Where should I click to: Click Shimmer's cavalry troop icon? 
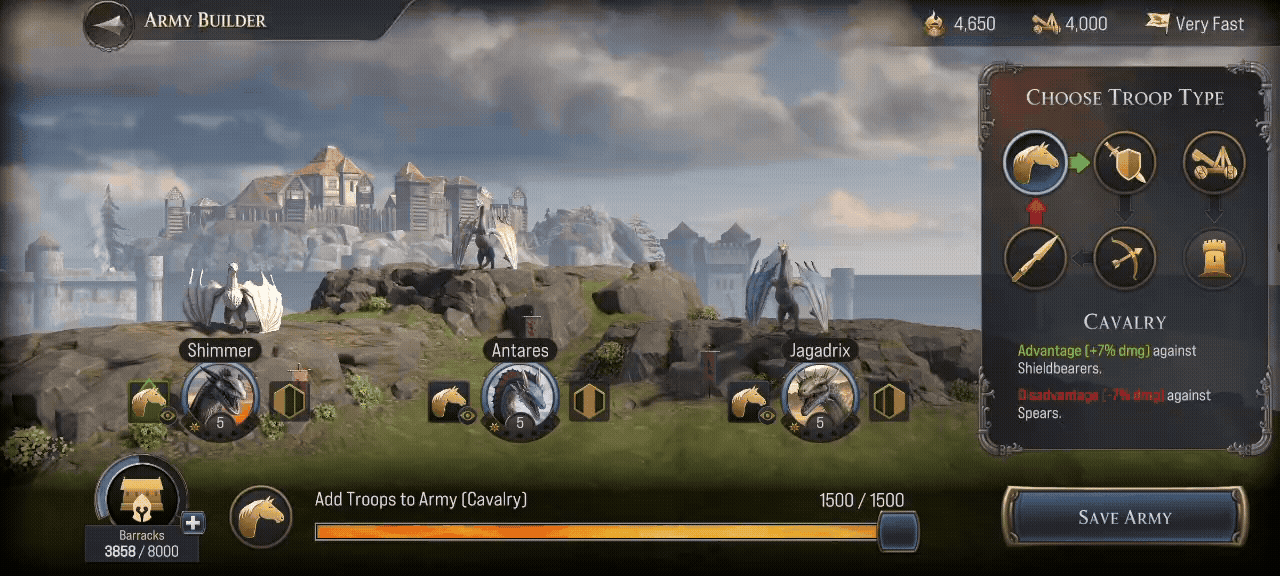[x=149, y=402]
